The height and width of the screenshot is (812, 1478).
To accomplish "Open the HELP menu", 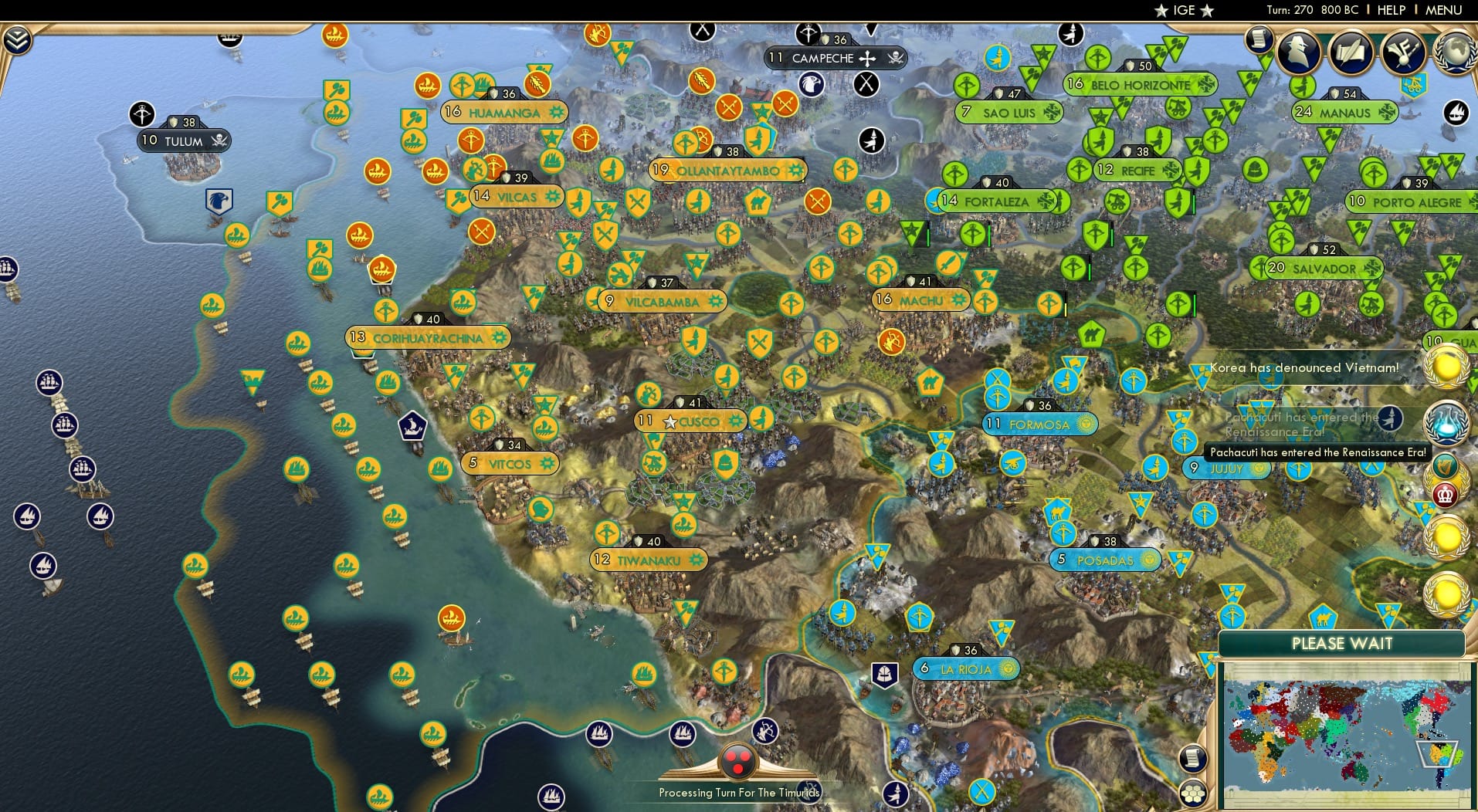I will point(1391,10).
